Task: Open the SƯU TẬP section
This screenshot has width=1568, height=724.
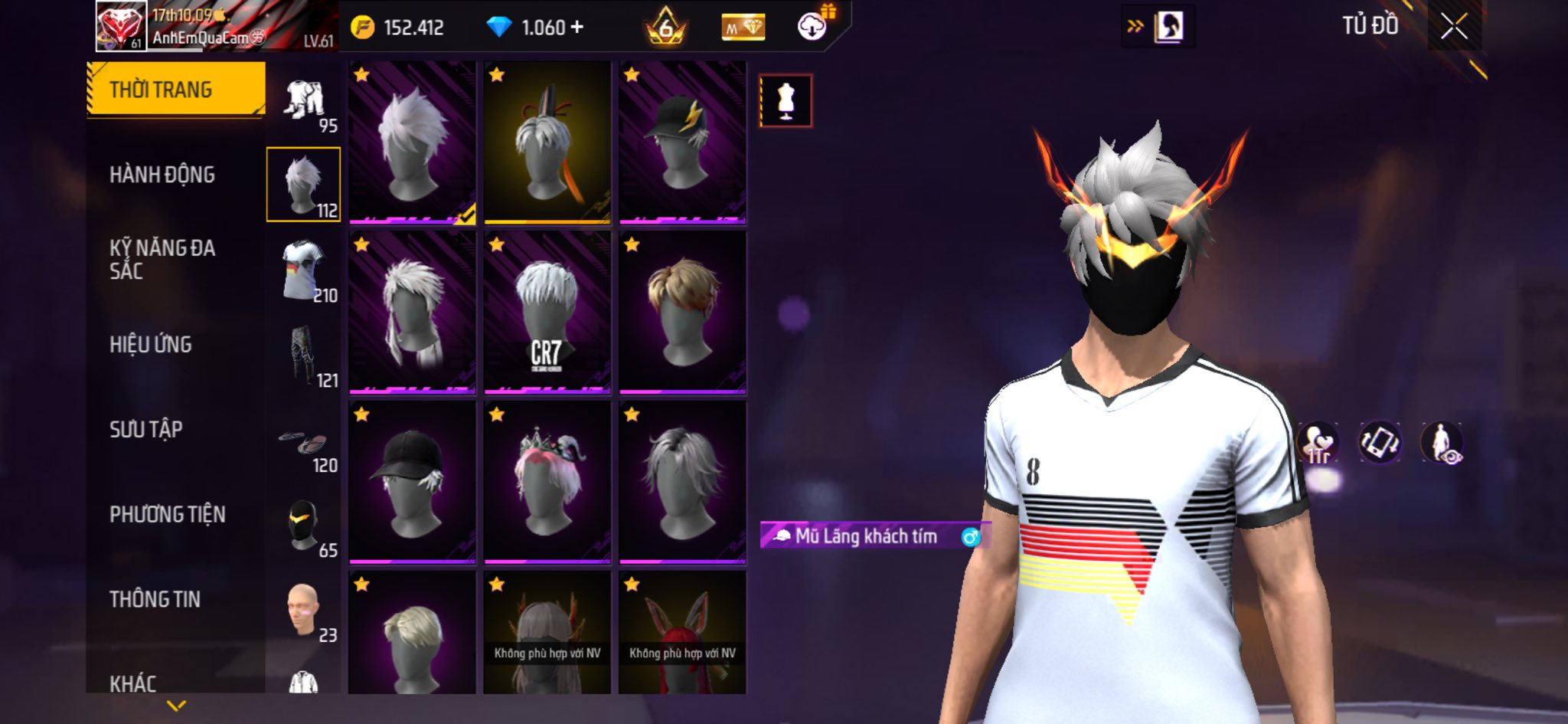Action: [146, 429]
